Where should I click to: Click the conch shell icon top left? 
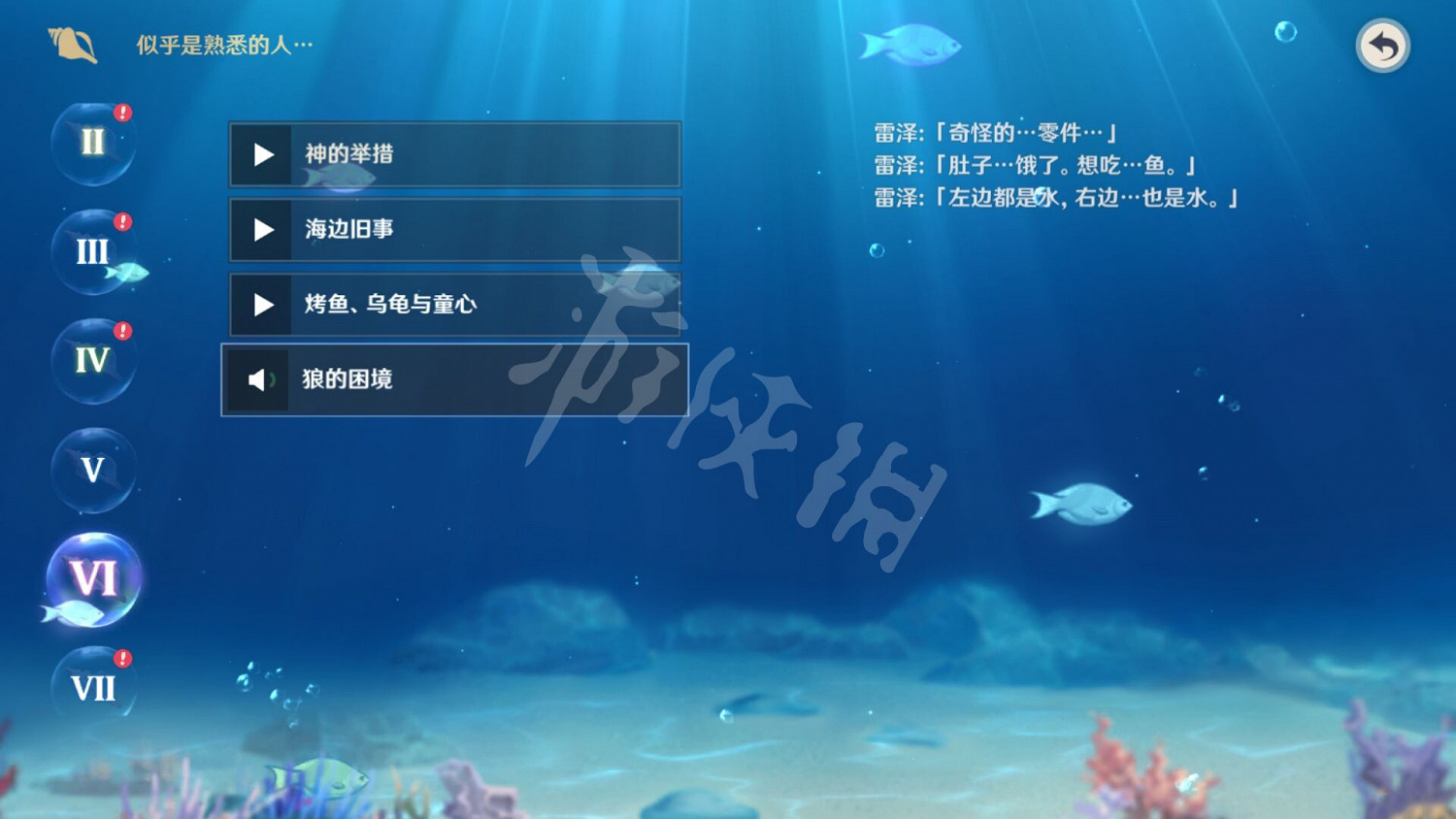point(70,43)
